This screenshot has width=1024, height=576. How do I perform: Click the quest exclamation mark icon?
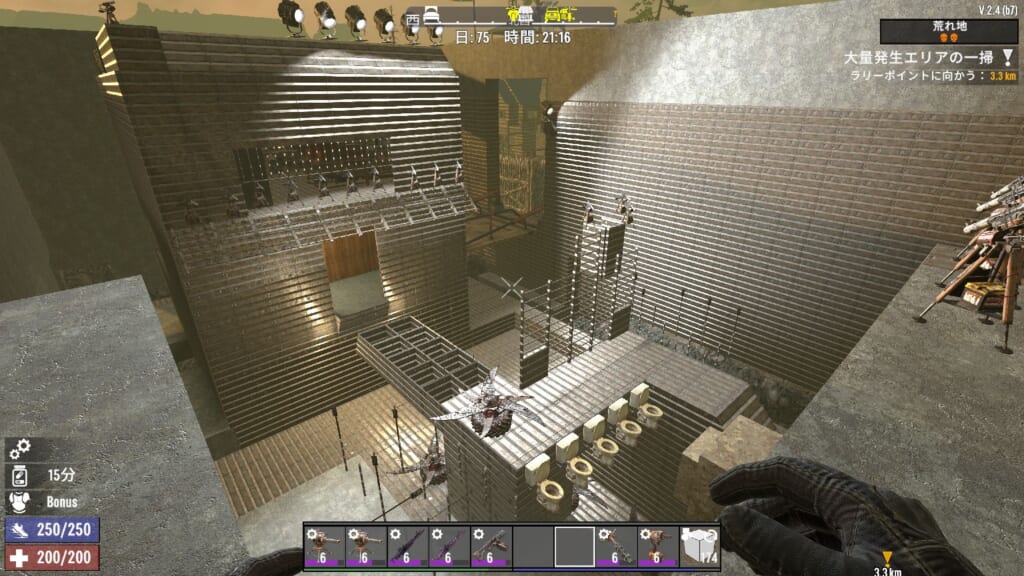point(1007,59)
